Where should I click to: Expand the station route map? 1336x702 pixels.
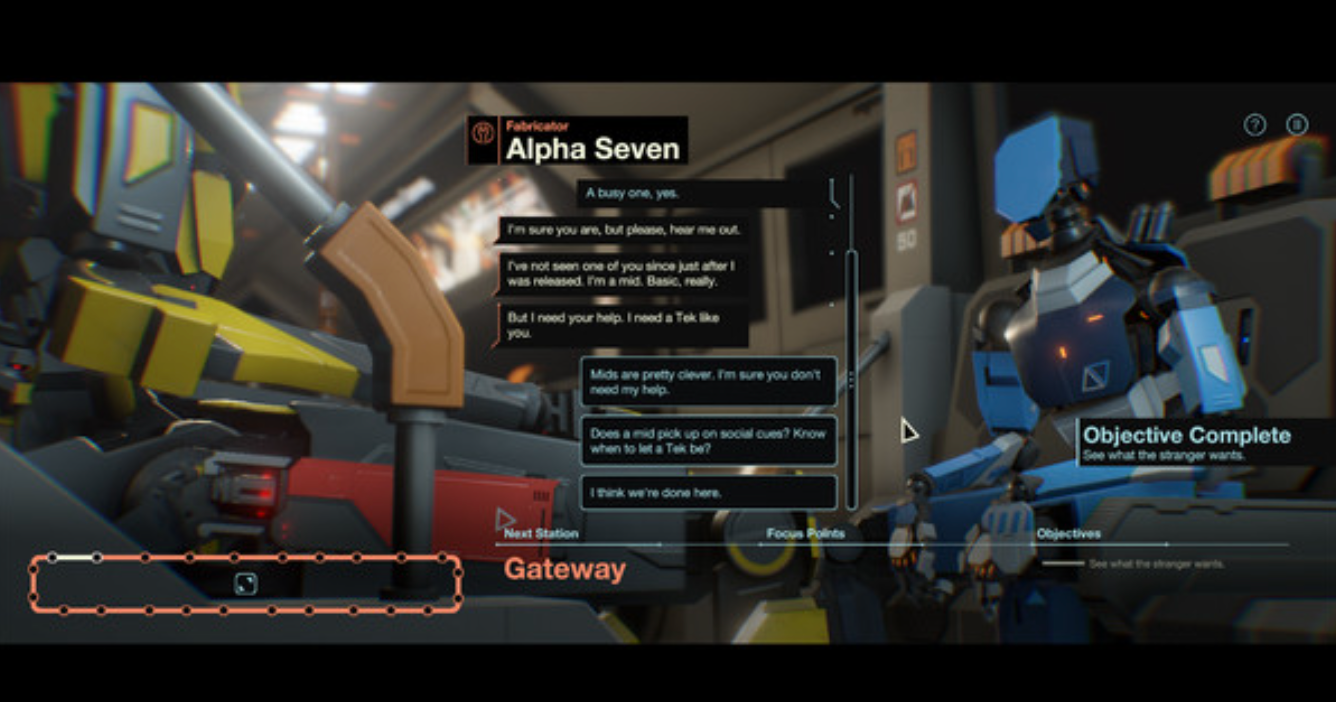point(245,584)
